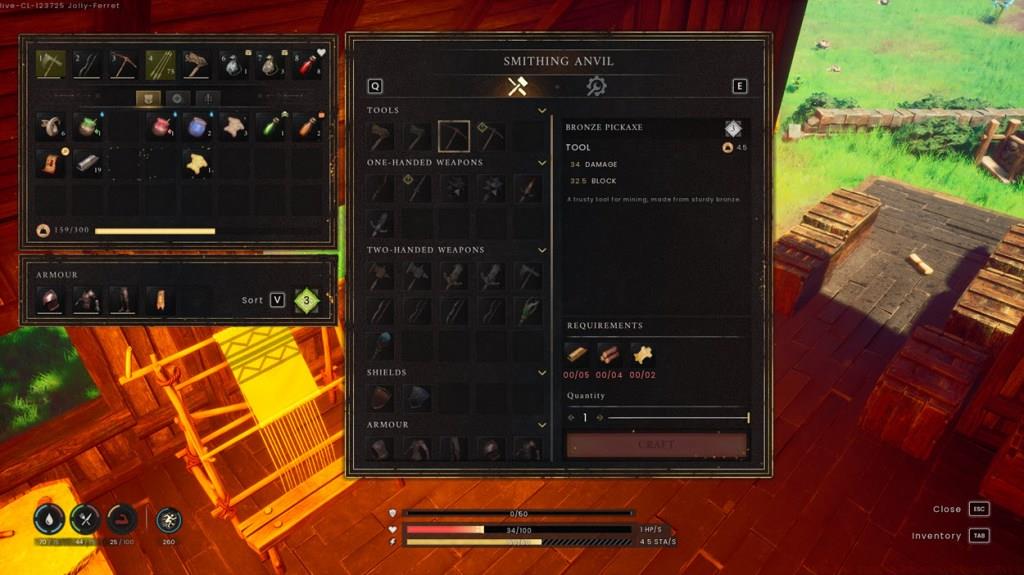Open the hammer crafting tab

[x=517, y=87]
